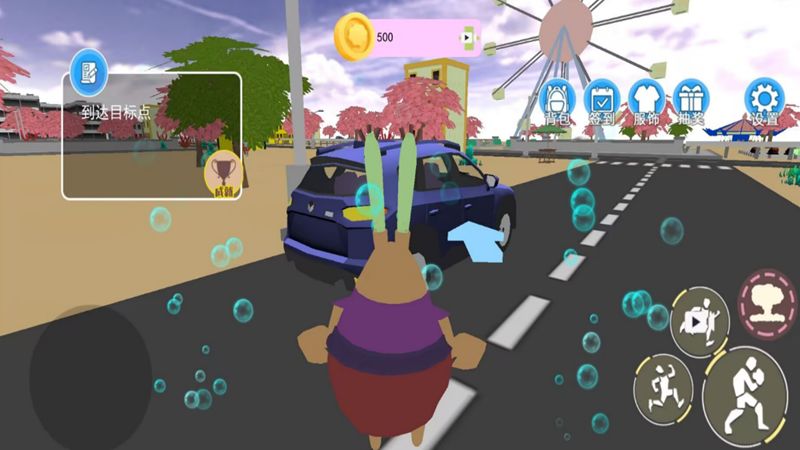Open the trophy achievements badge

[x=223, y=173]
